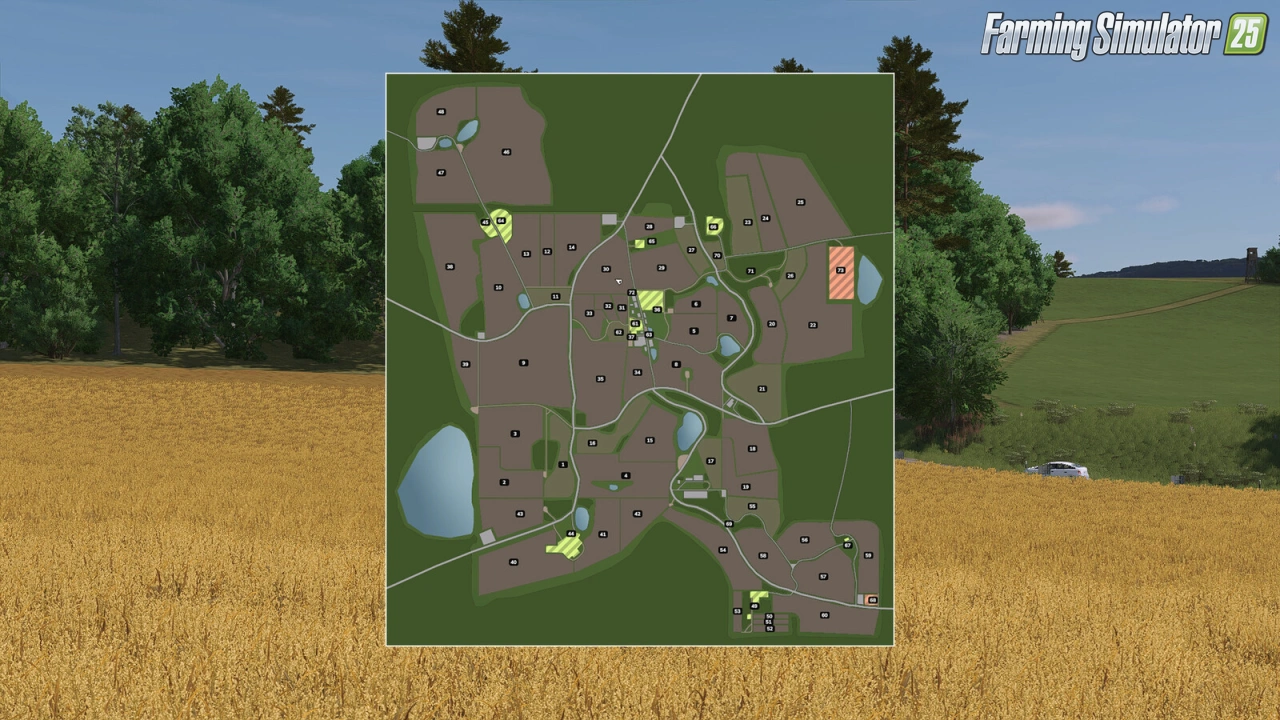The image size is (1280, 720).
Task: Click the field 48 number marker
Action: (x=441, y=112)
